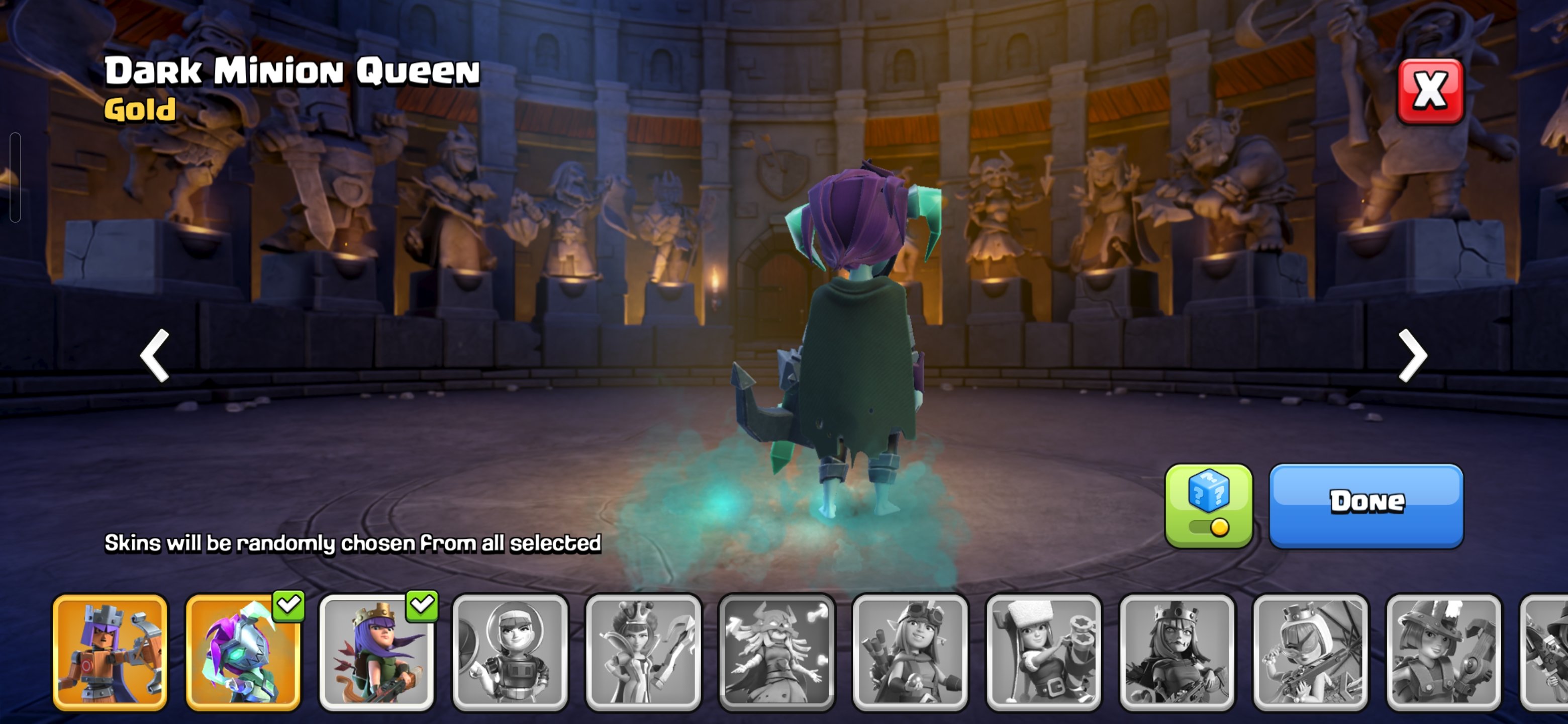Confirm selection with the Done button

(x=1366, y=505)
